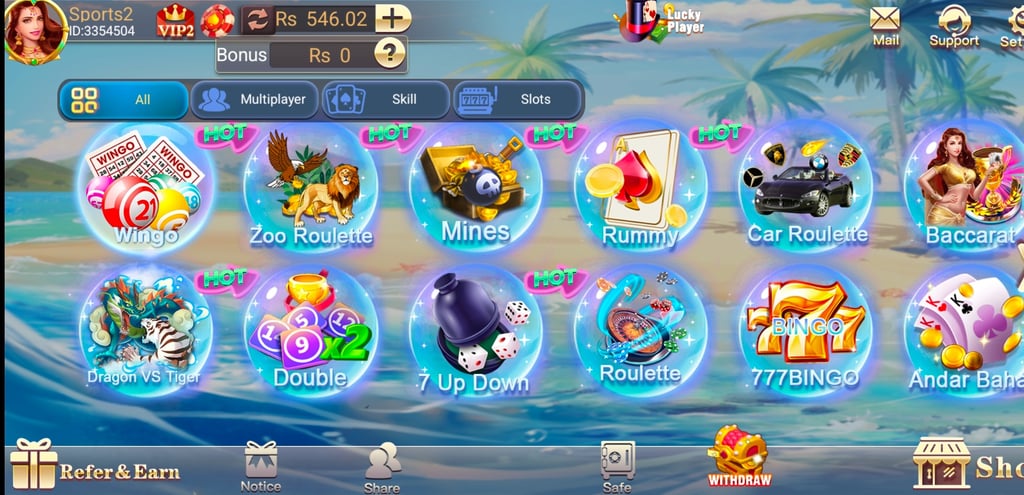Open the Mail inbox
The width and height of the screenshot is (1024, 495).
885,25
